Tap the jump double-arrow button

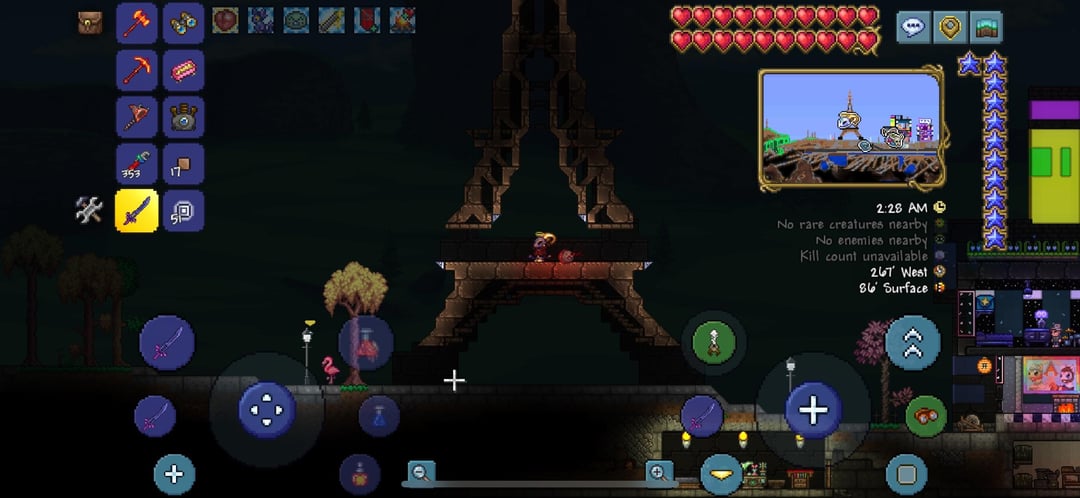[x=912, y=343]
